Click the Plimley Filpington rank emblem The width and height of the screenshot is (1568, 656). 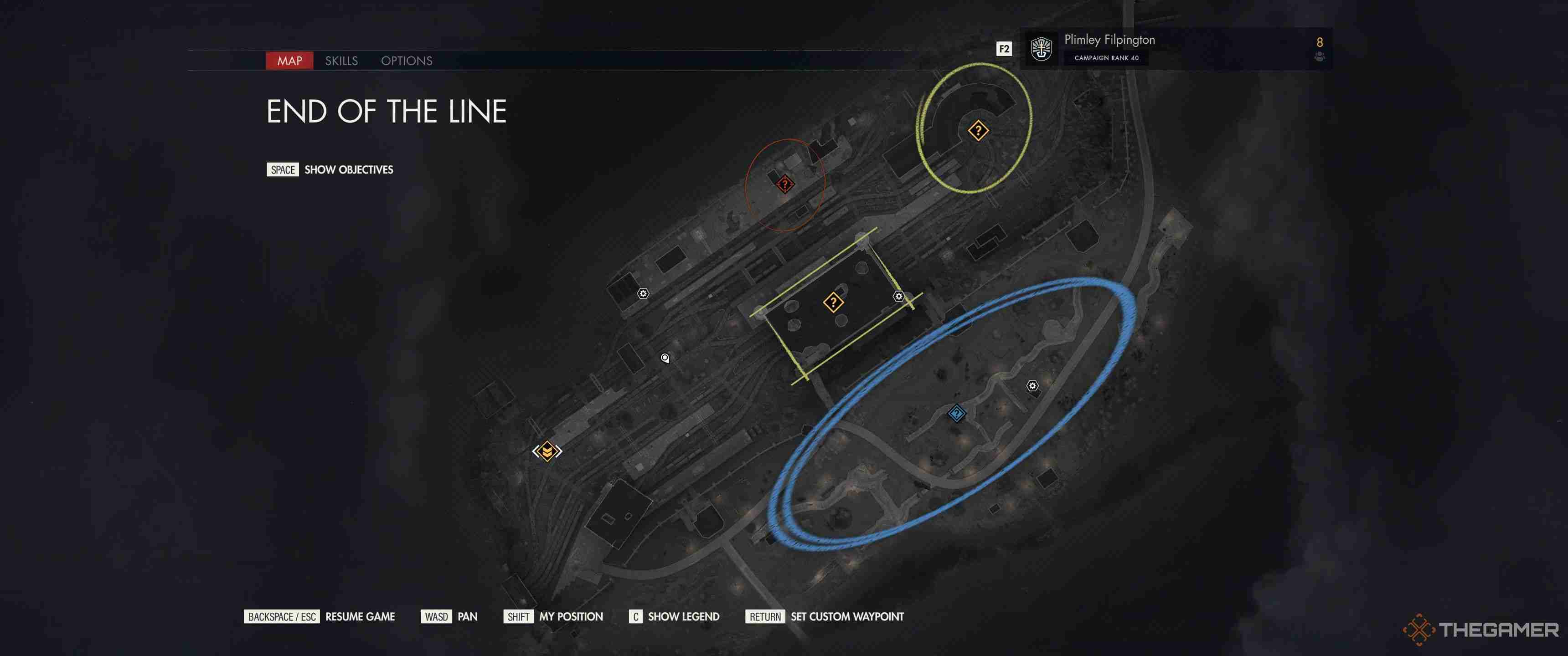click(x=1042, y=49)
